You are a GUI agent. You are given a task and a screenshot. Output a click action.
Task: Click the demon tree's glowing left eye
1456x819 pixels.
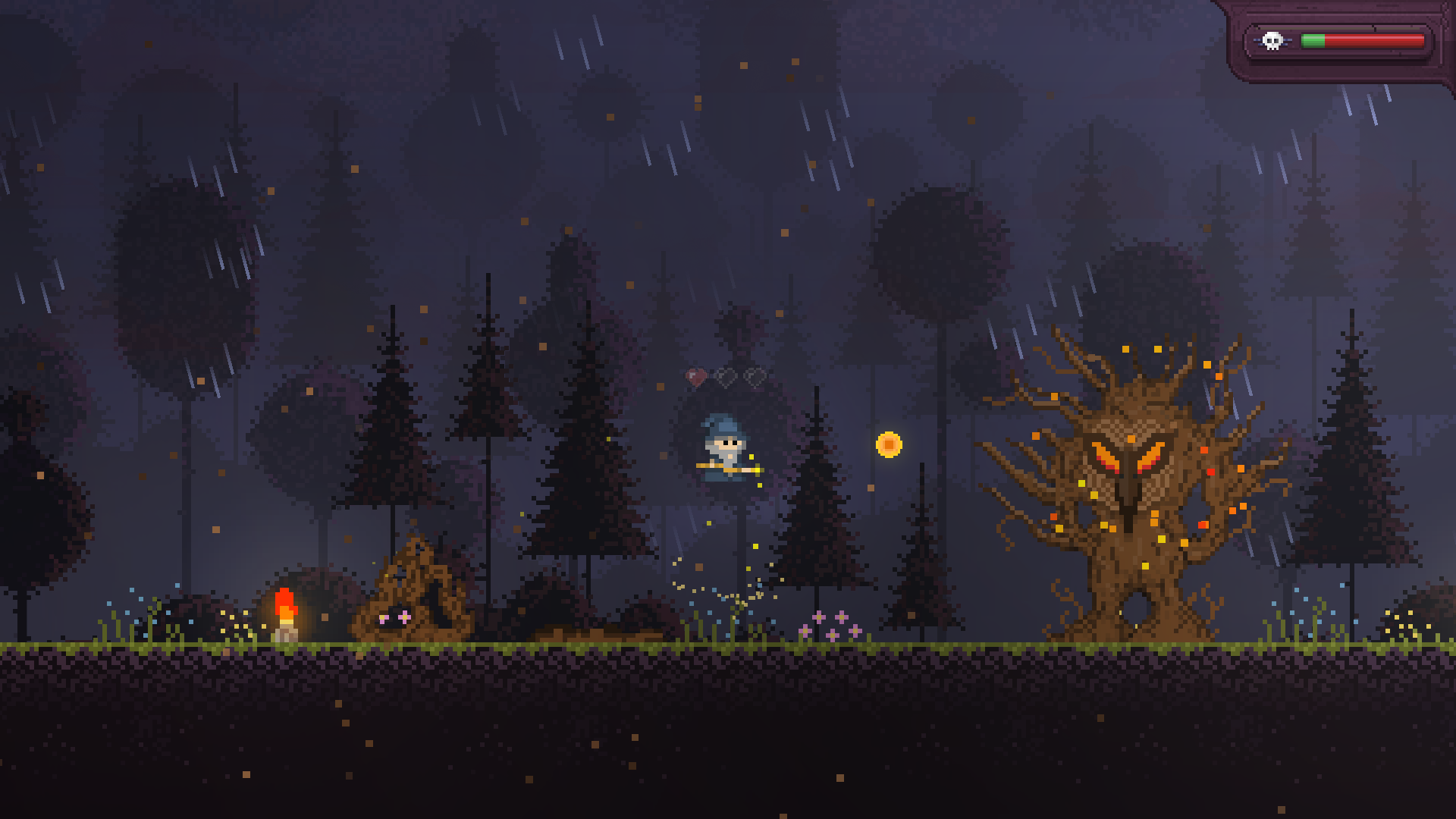click(1106, 457)
